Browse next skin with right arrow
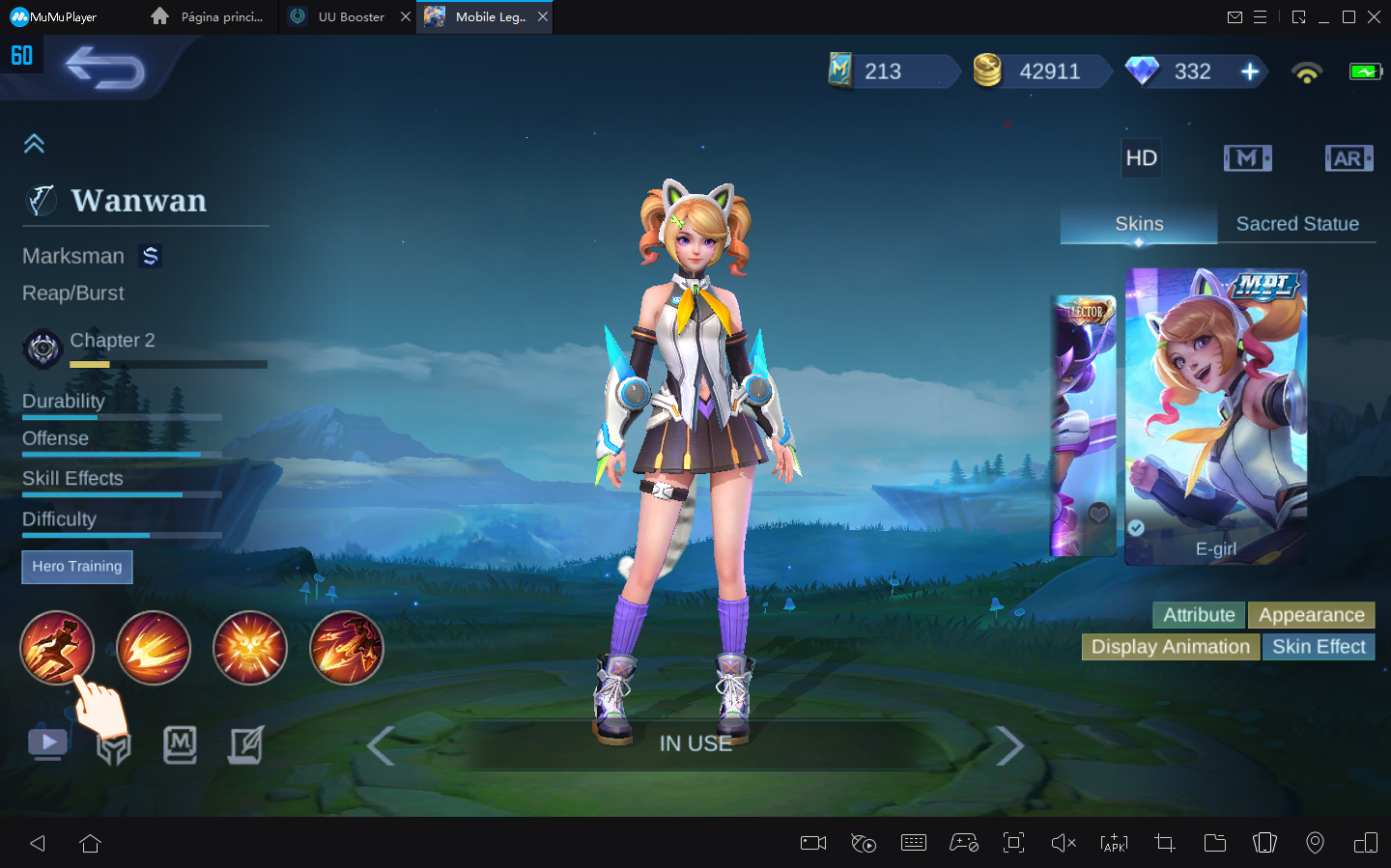Image resolution: width=1391 pixels, height=868 pixels. [1010, 745]
